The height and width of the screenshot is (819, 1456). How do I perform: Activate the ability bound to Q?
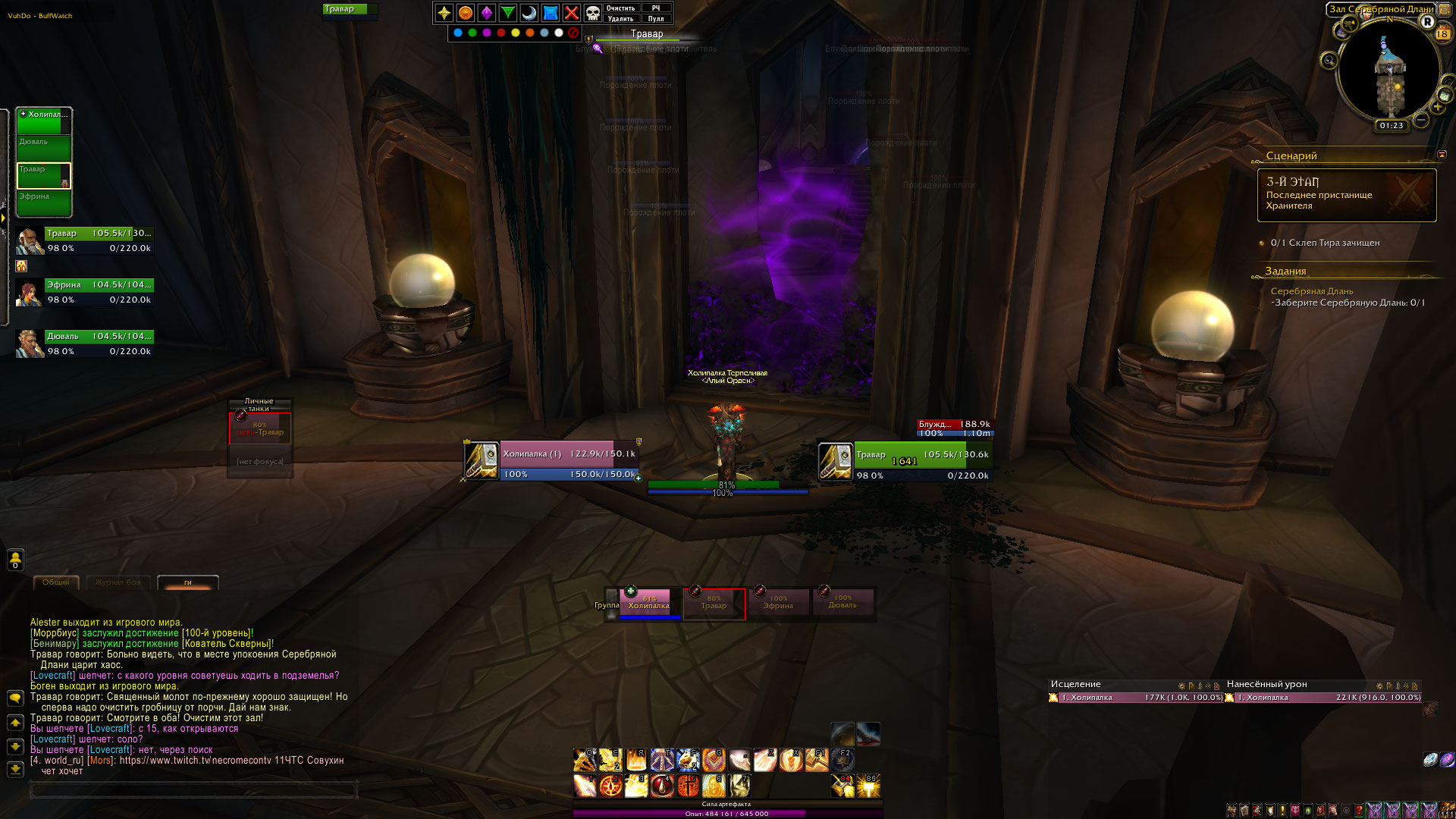coord(584,759)
